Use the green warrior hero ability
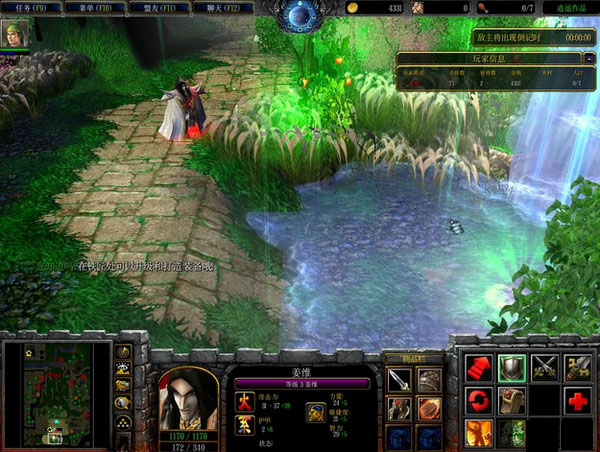 point(511,433)
